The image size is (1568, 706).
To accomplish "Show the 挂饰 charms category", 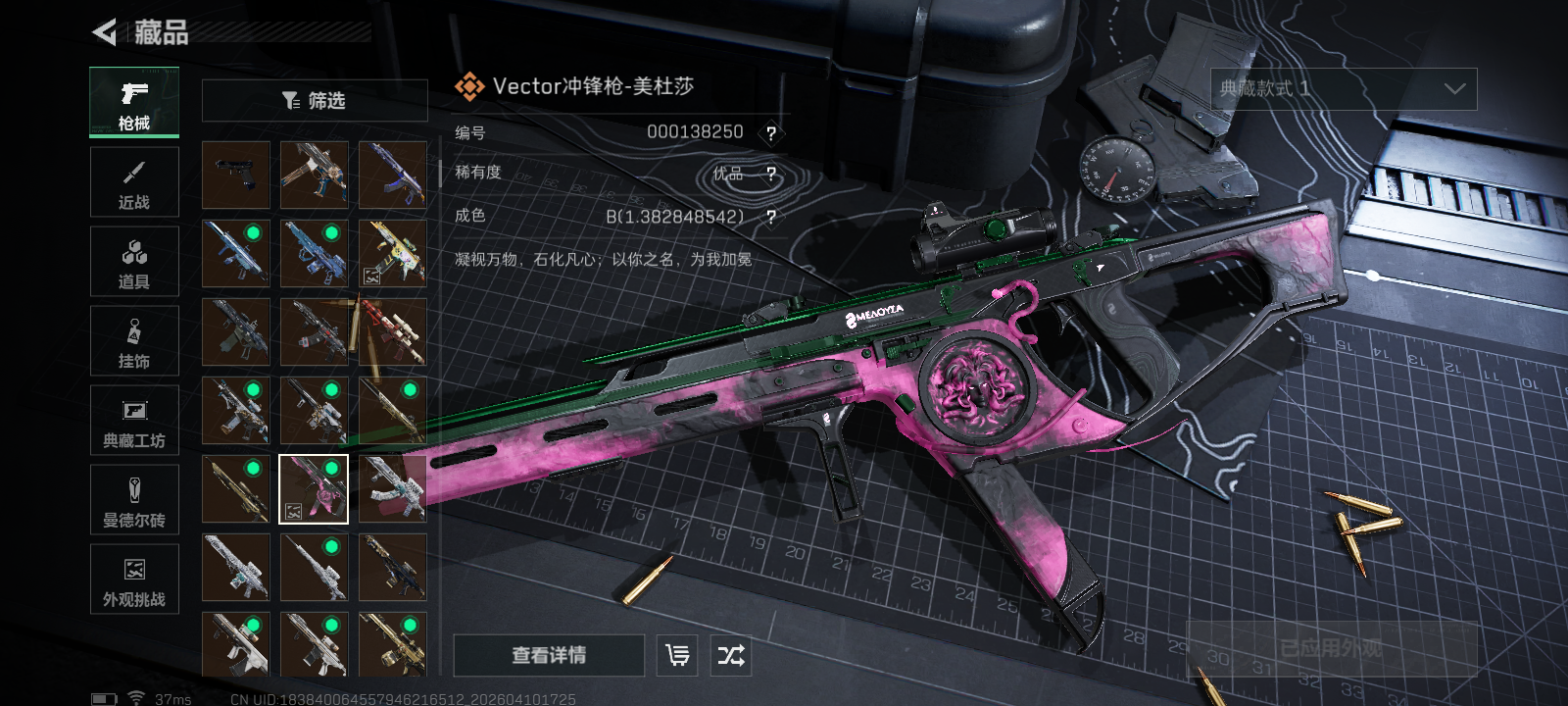I will click(134, 341).
